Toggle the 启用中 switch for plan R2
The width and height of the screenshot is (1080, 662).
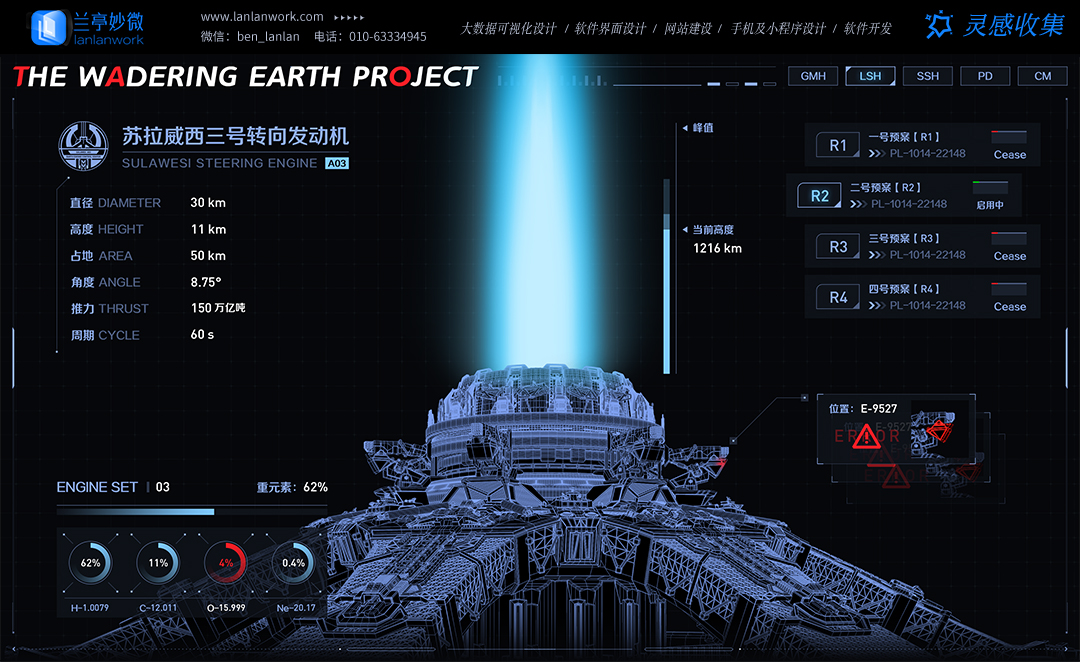click(x=990, y=188)
